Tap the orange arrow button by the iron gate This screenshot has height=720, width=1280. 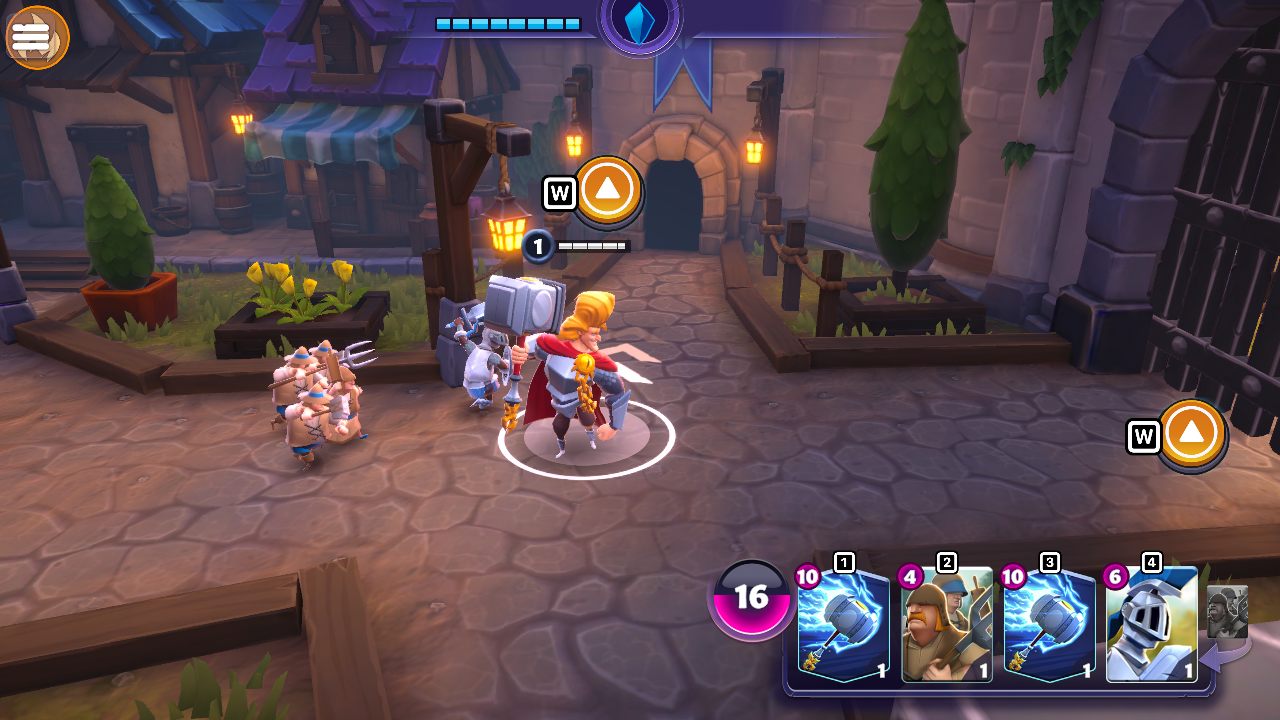coord(1193,434)
